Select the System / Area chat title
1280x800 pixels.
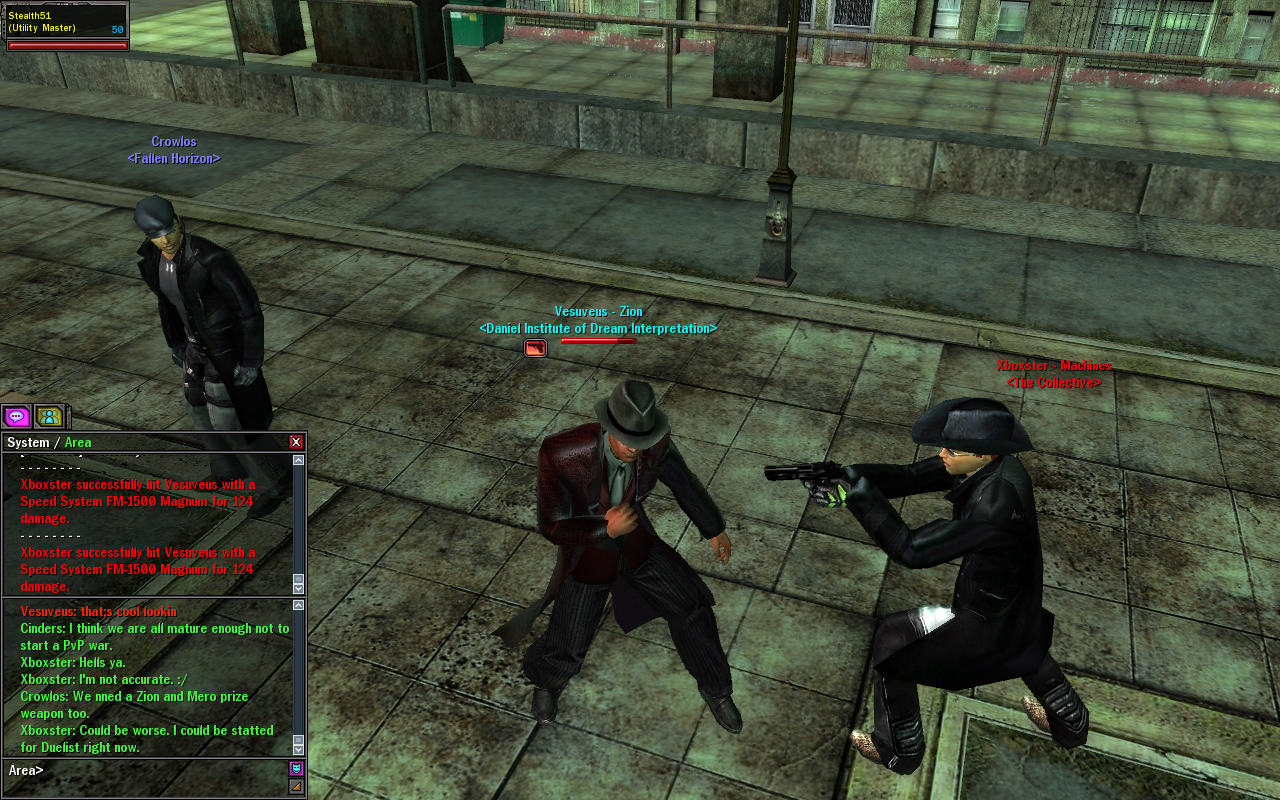pyautogui.click(x=49, y=442)
